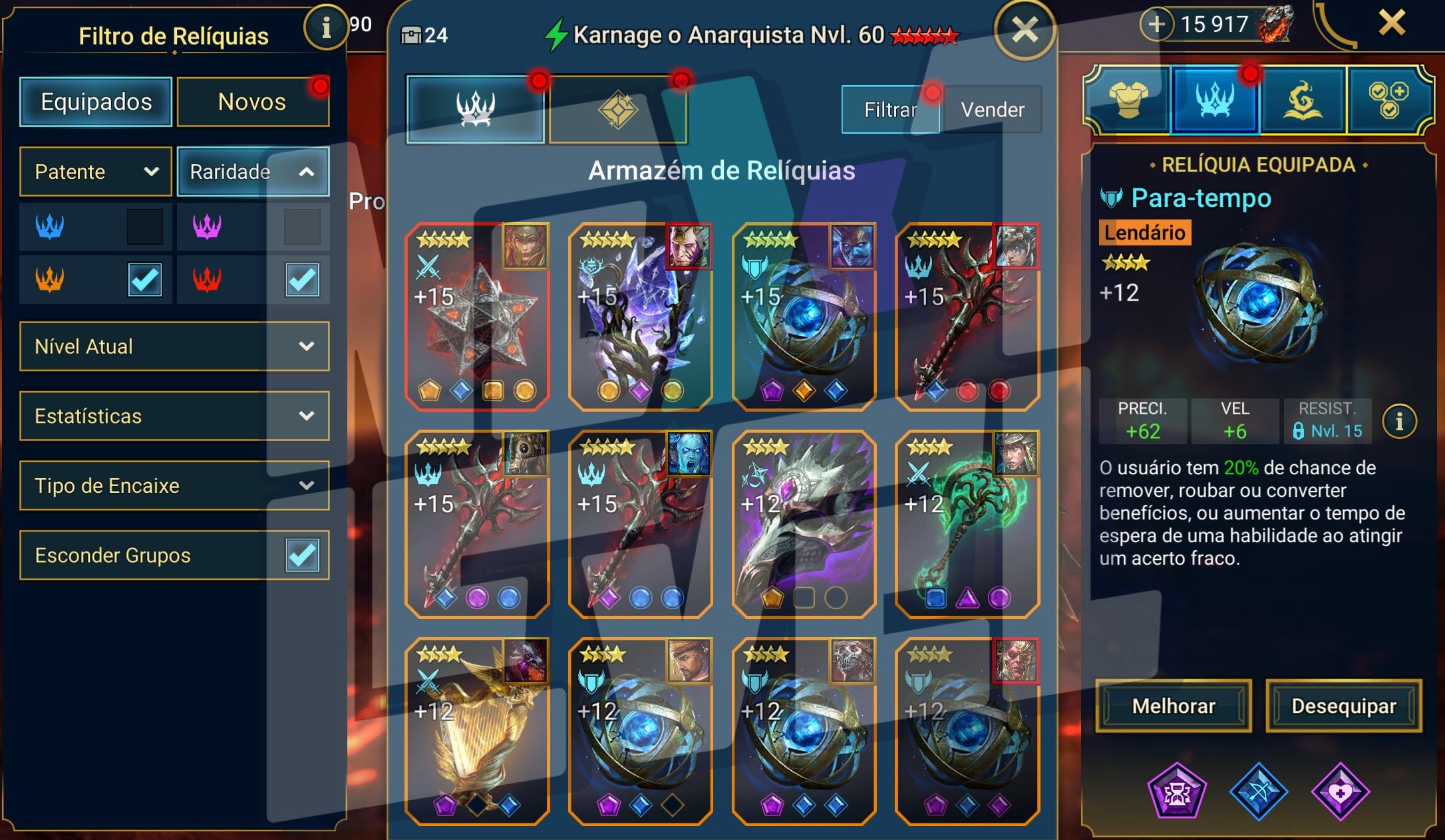
Task: Switch to the Novos tab
Action: coord(253,100)
